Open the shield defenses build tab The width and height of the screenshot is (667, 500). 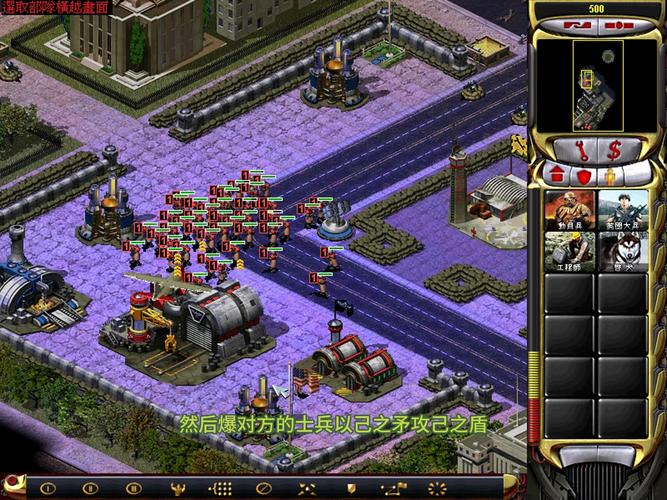[x=582, y=176]
